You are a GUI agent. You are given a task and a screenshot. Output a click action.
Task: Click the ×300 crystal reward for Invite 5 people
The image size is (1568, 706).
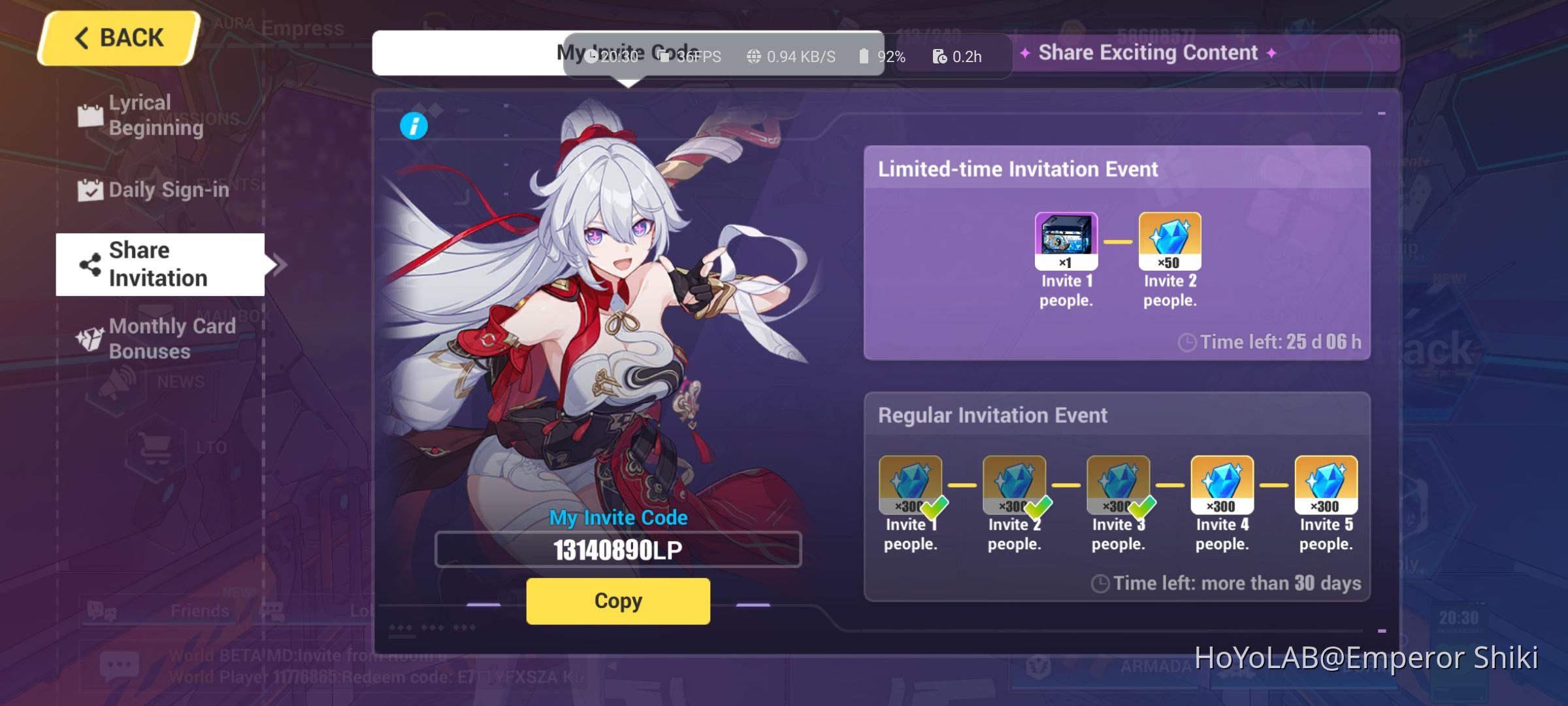point(1324,482)
